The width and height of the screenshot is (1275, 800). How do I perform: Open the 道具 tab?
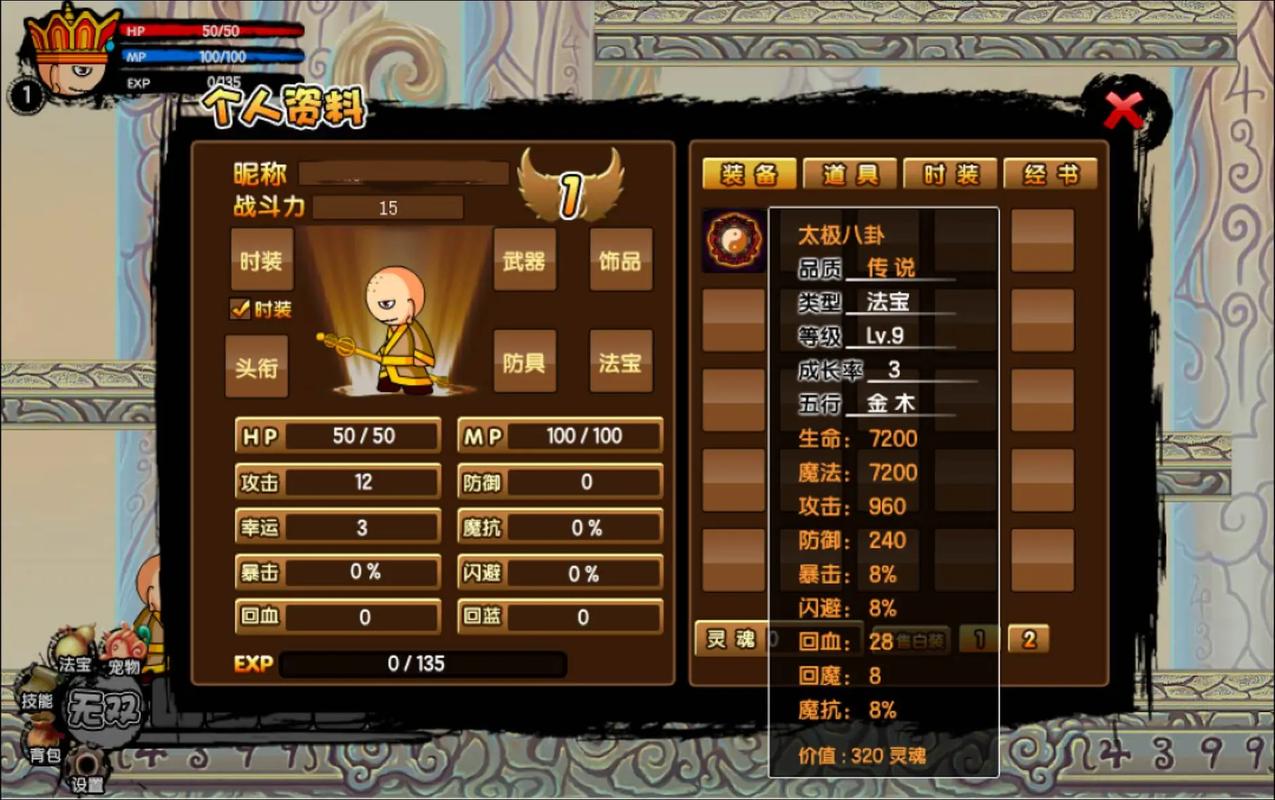[850, 174]
